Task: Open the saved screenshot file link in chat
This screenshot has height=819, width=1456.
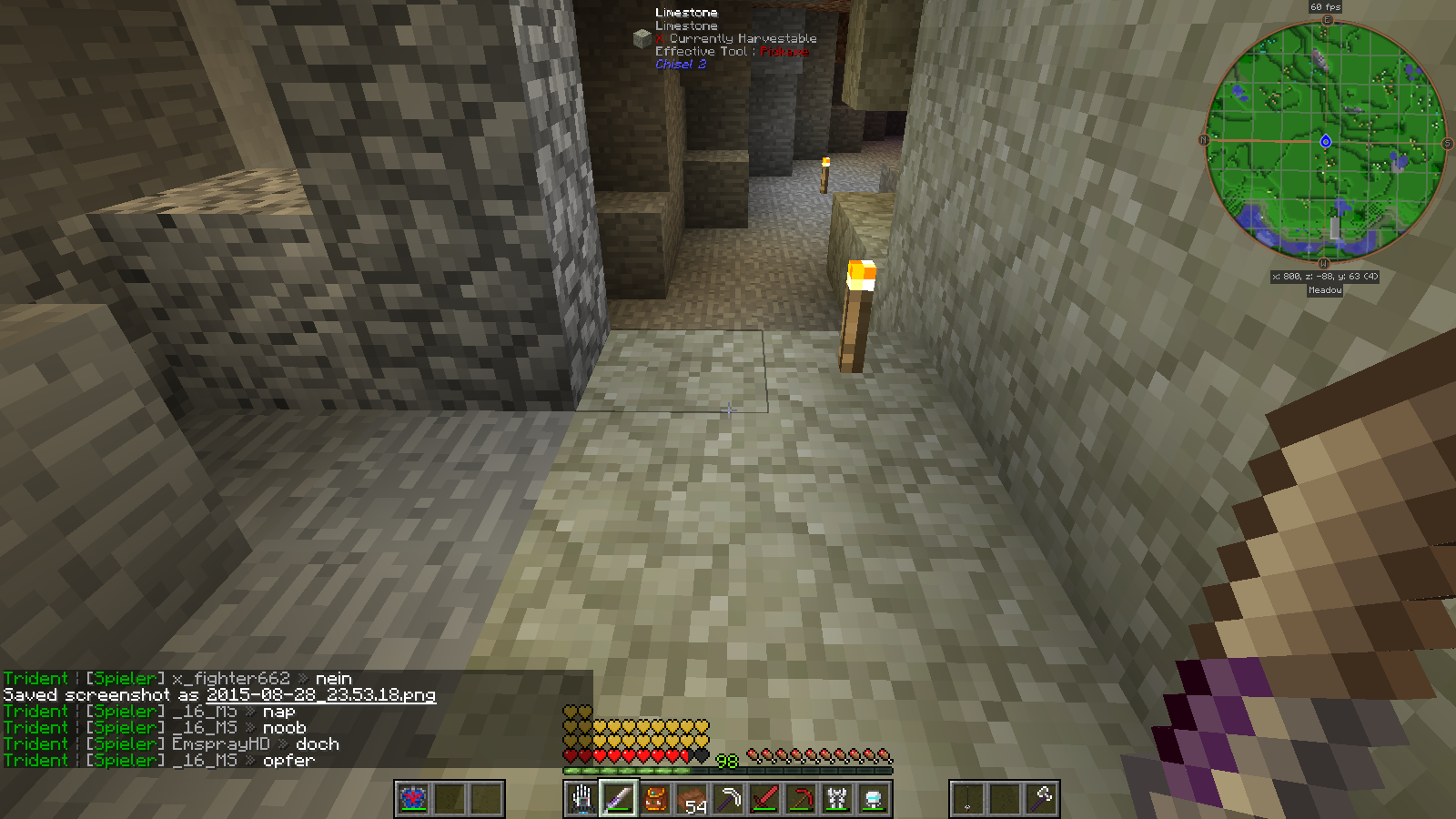Action: tap(321, 695)
